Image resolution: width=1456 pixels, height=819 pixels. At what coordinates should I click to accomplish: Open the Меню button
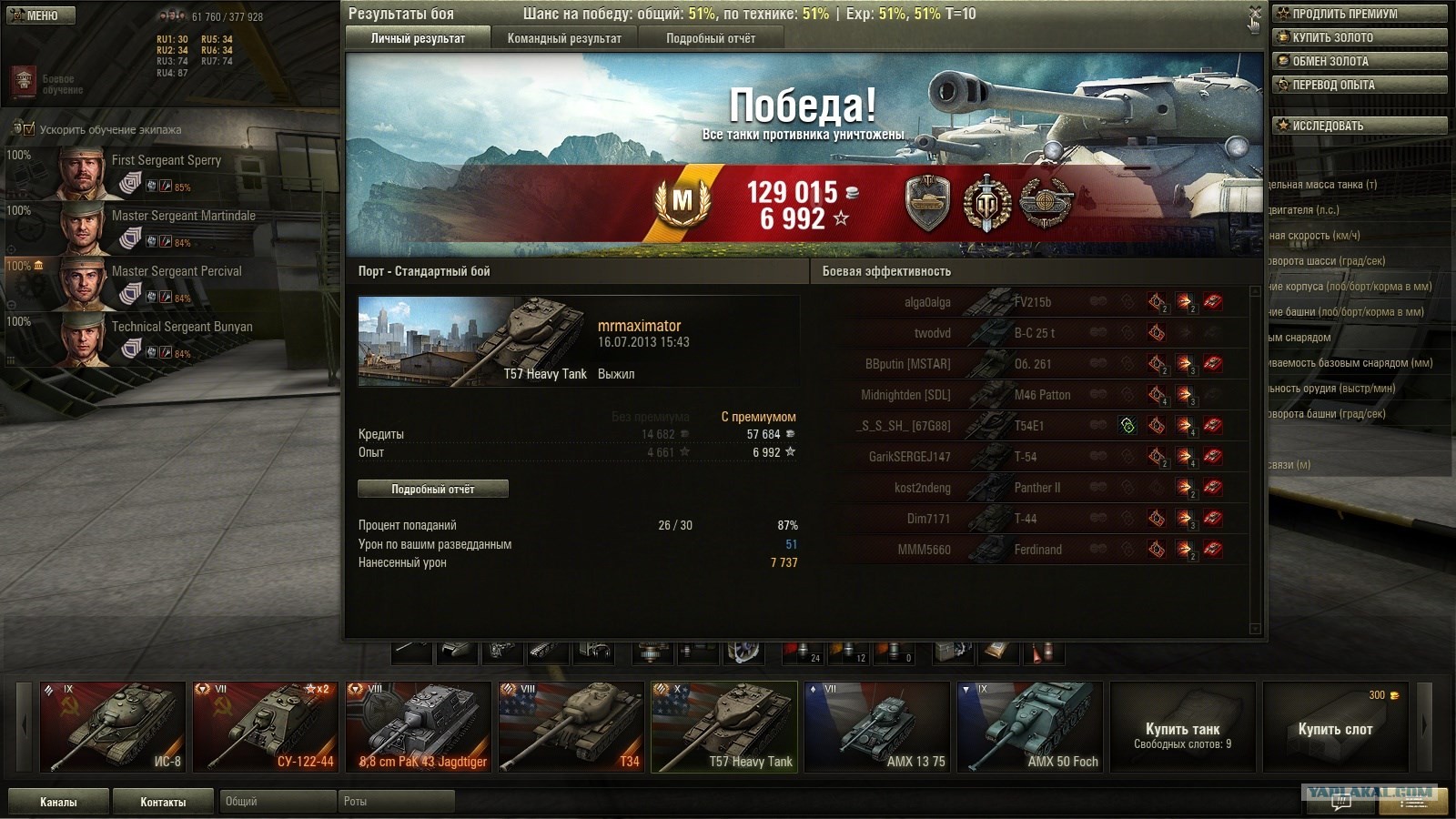coord(38,15)
